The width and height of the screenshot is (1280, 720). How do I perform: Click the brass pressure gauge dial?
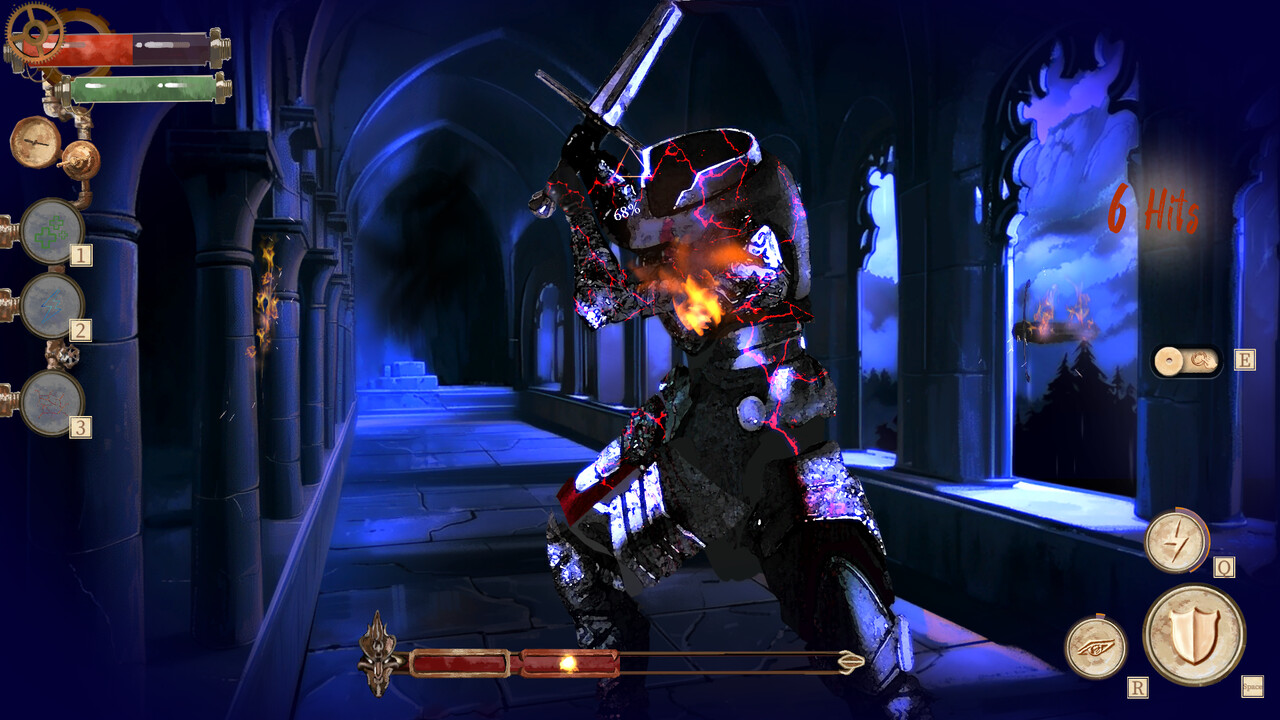click(x=35, y=142)
